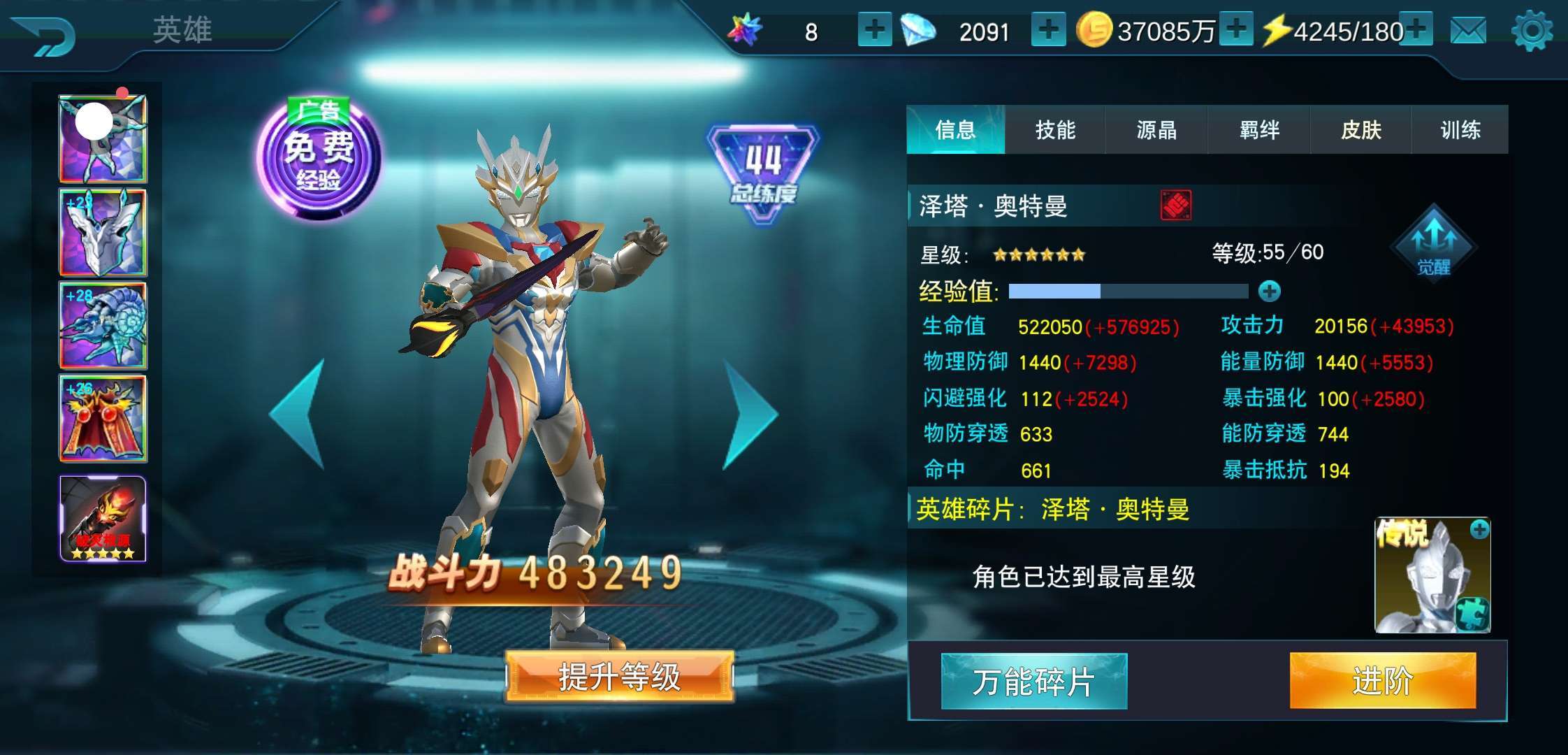Add experience with the plus icon
This screenshot has height=755, width=1568.
[1270, 291]
